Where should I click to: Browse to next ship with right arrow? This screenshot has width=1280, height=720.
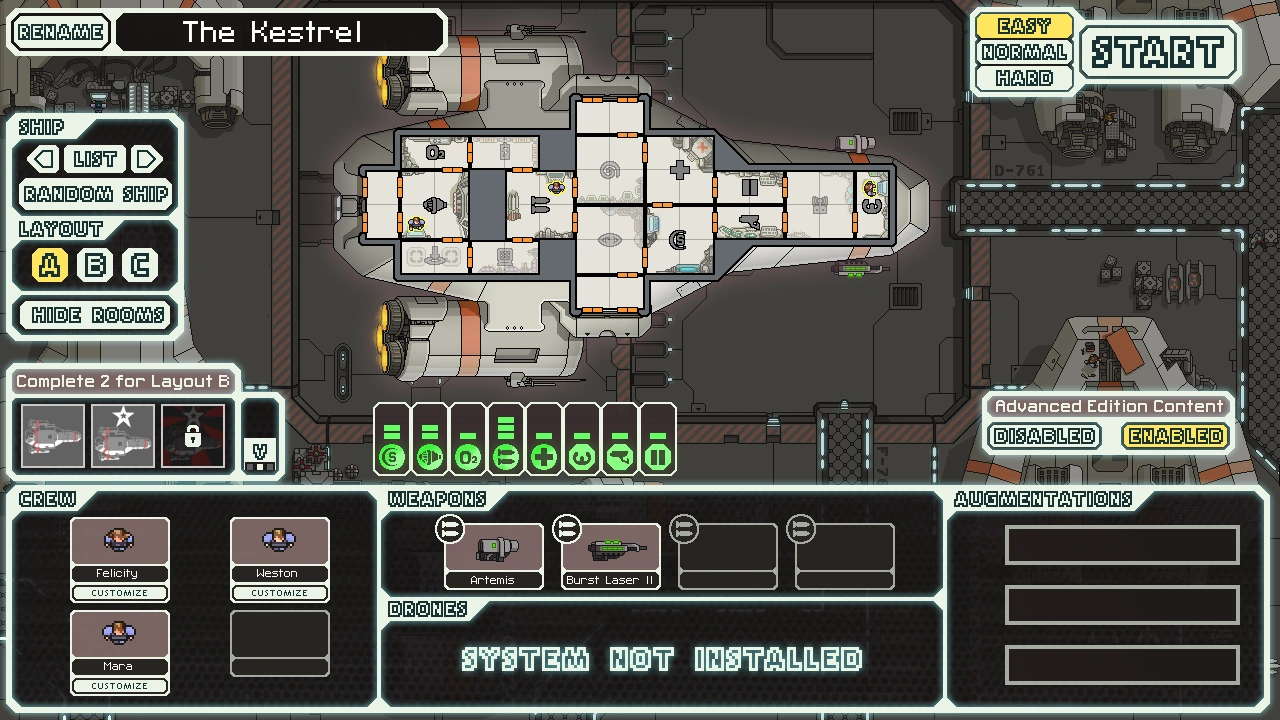pyautogui.click(x=148, y=159)
